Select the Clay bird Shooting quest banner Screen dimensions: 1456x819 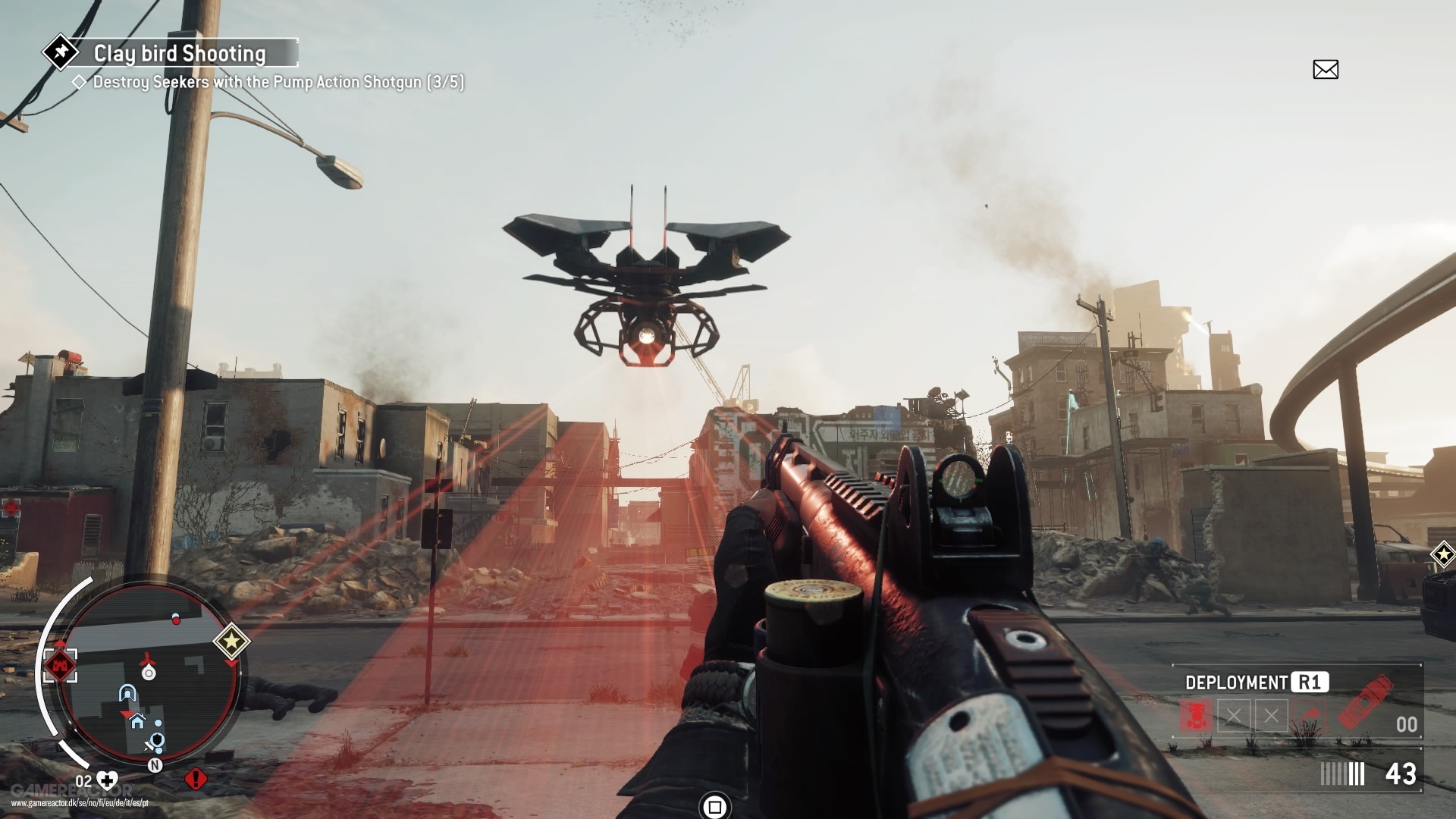coord(180,53)
